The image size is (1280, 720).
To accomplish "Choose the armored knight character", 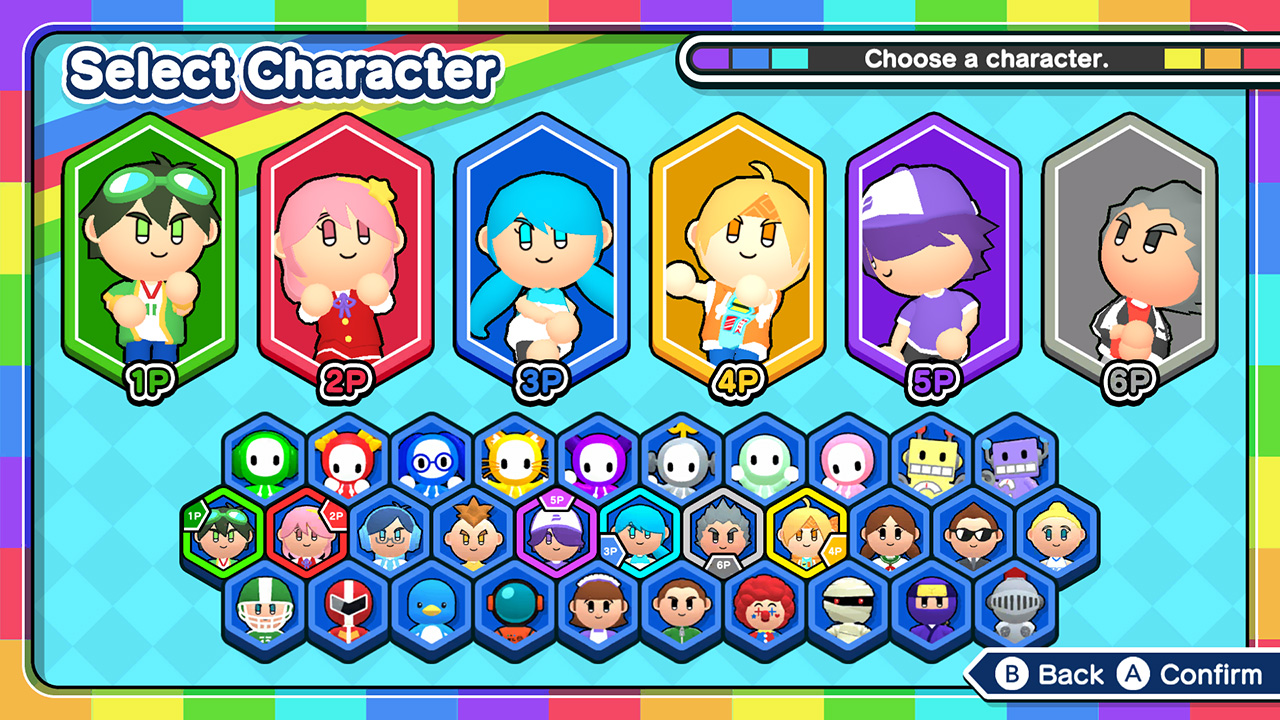I will pyautogui.click(x=1014, y=607).
